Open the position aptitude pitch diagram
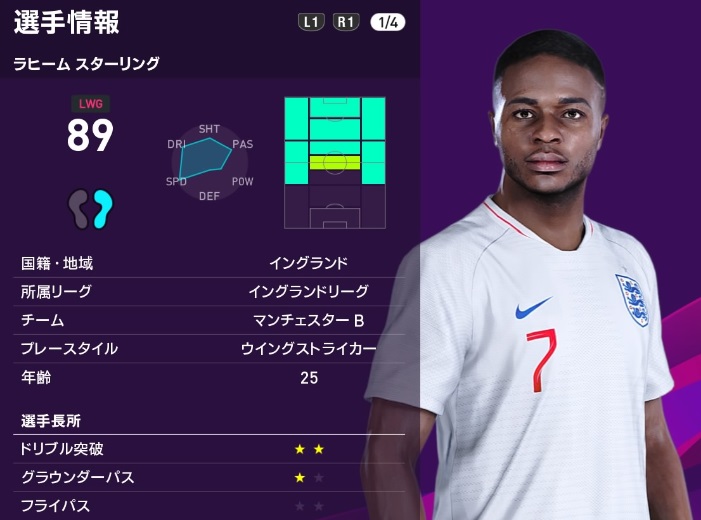Image resolution: width=701 pixels, height=520 pixels. coord(334,162)
